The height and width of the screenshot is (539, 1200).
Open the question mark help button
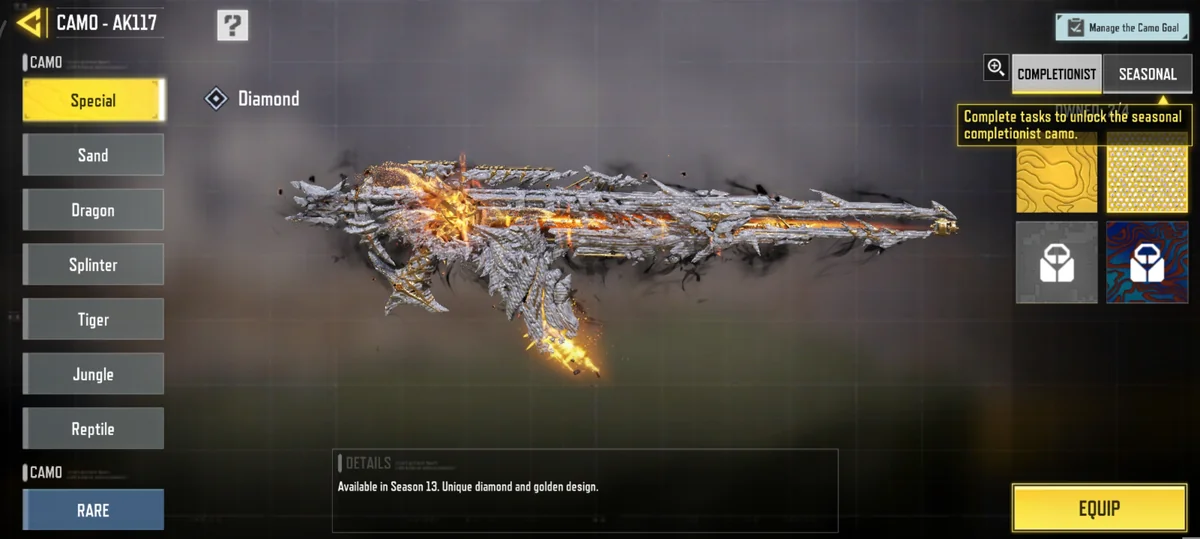(x=232, y=25)
